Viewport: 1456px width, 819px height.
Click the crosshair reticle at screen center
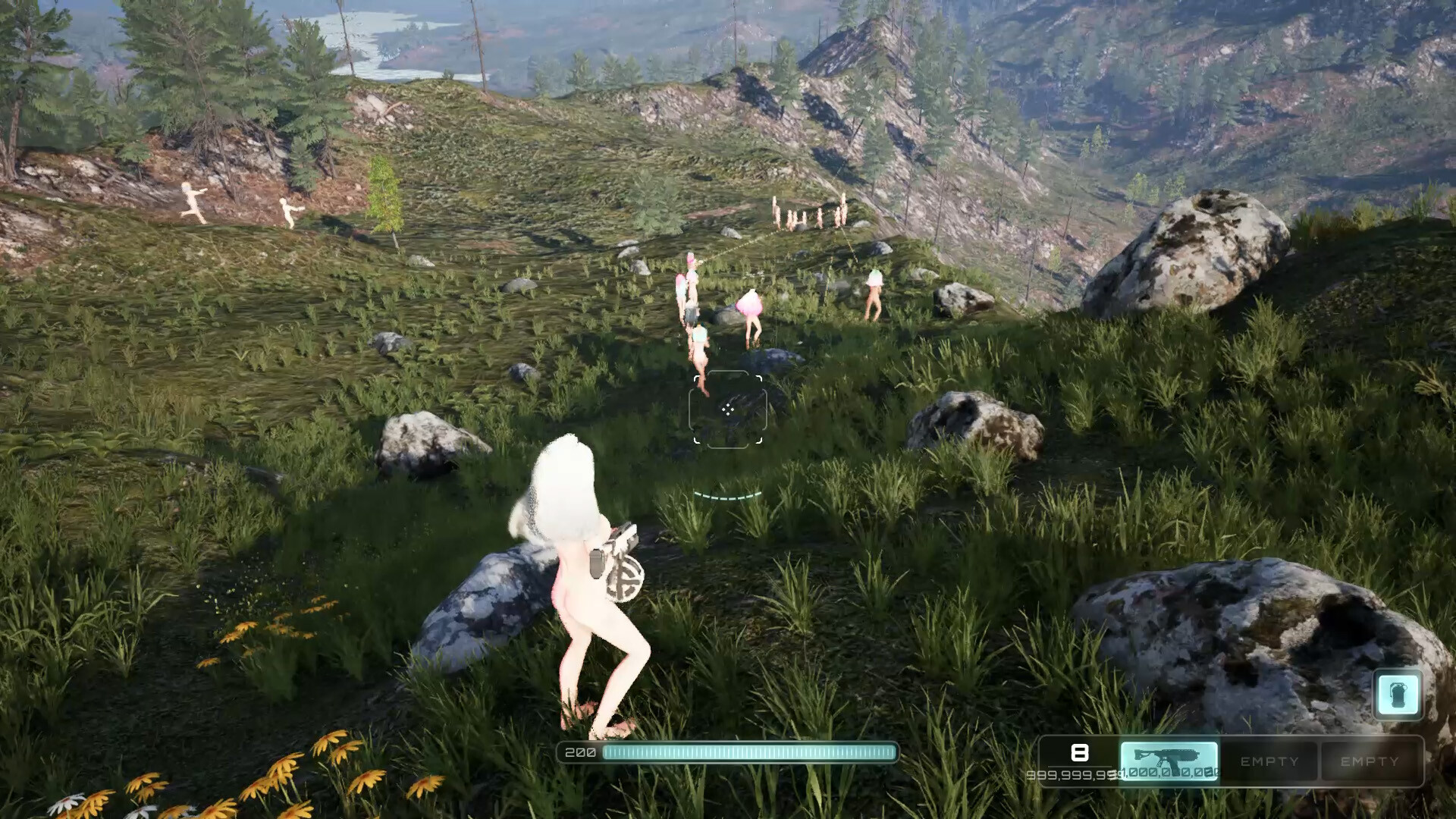(x=728, y=409)
